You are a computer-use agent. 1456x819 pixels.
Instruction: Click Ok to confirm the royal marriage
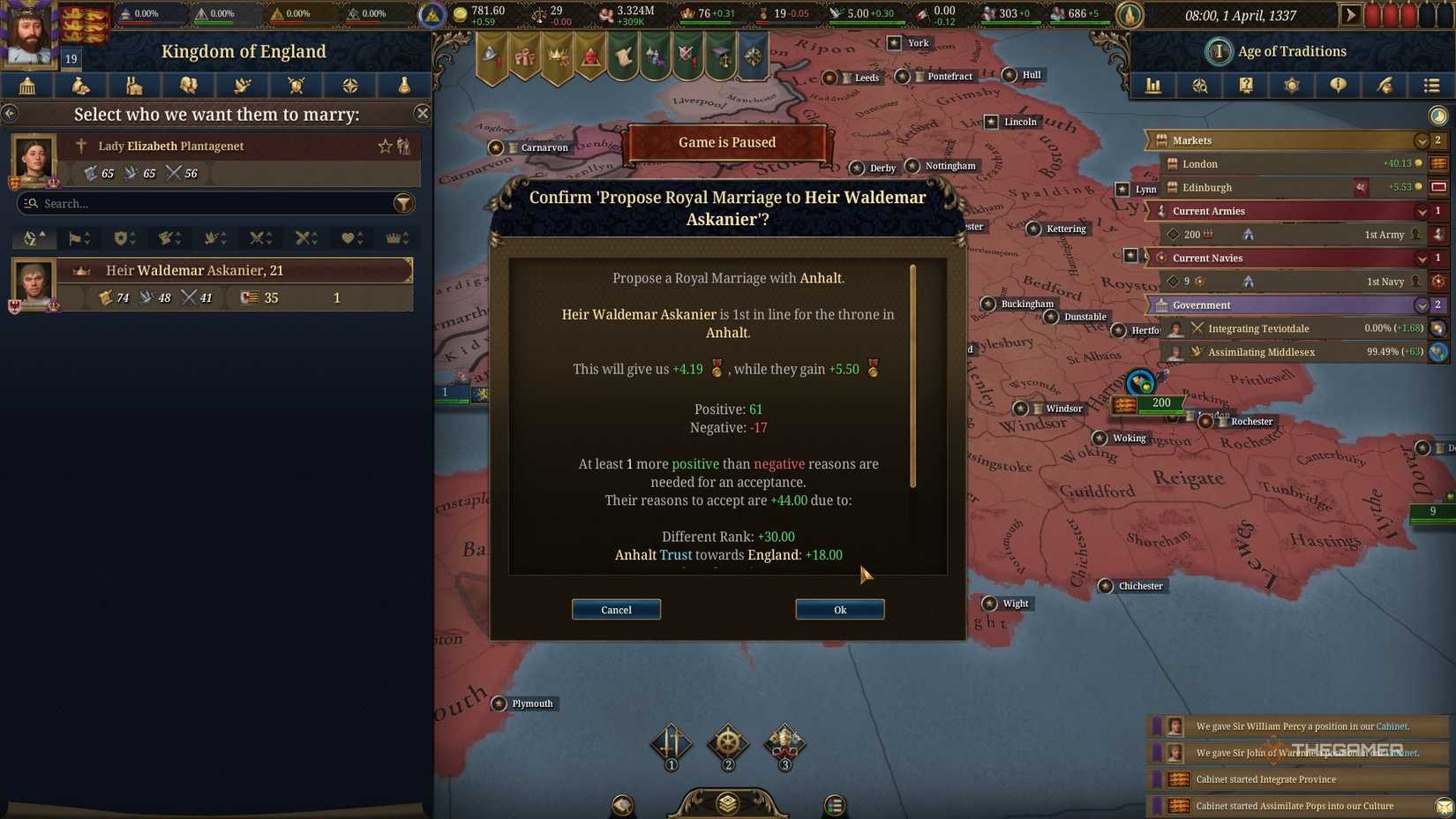coord(838,609)
